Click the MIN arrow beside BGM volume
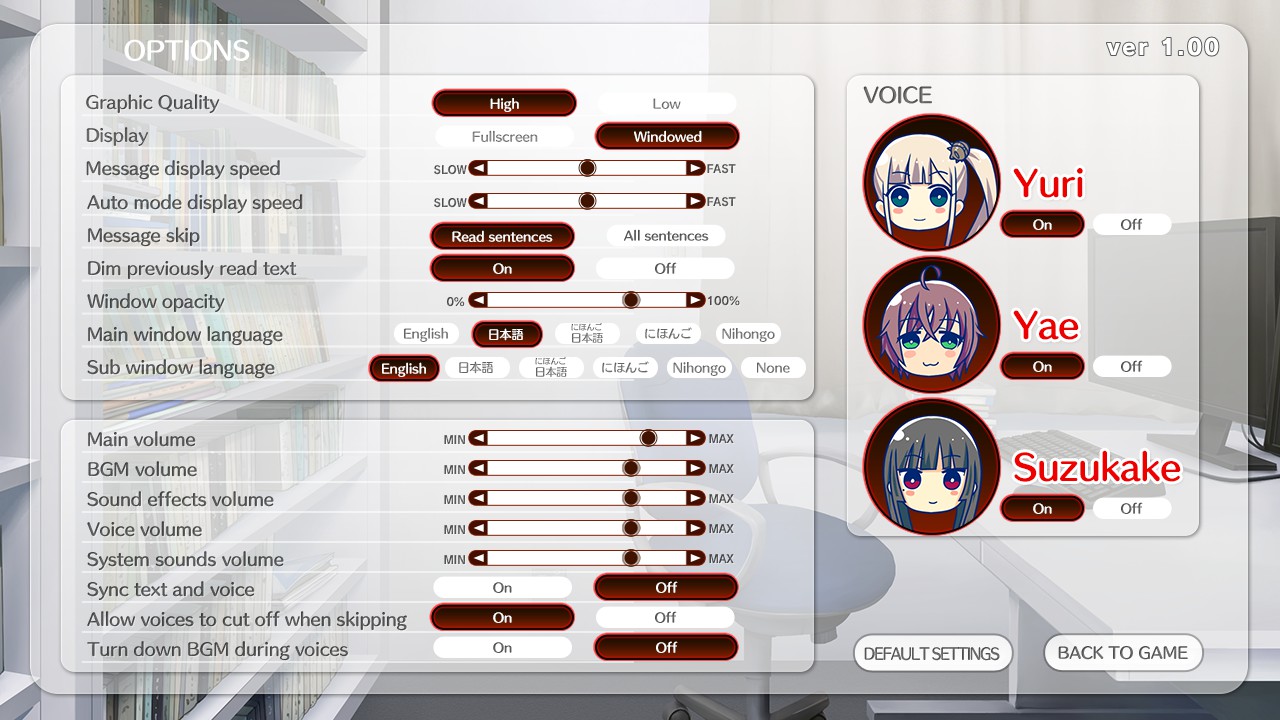 [x=477, y=467]
